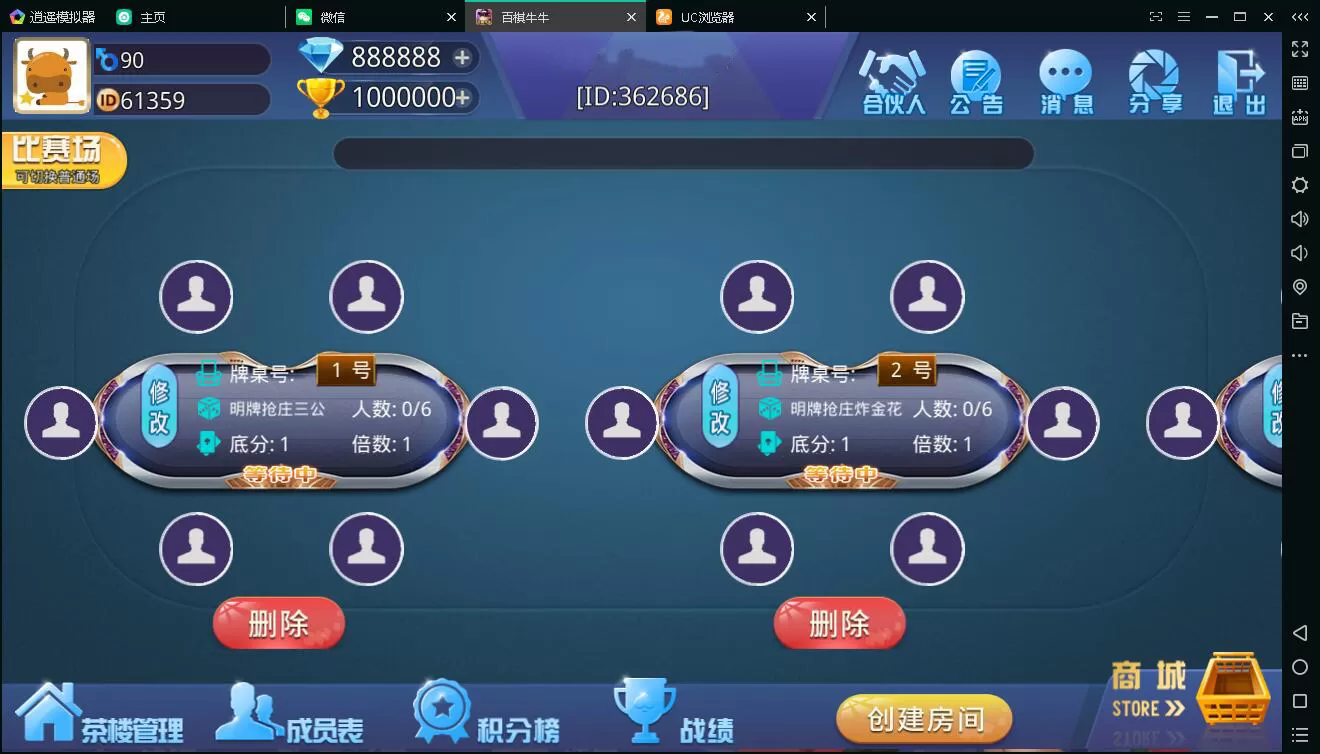Open the 公告 announcement icon
This screenshot has width=1320, height=754.
coord(977,80)
